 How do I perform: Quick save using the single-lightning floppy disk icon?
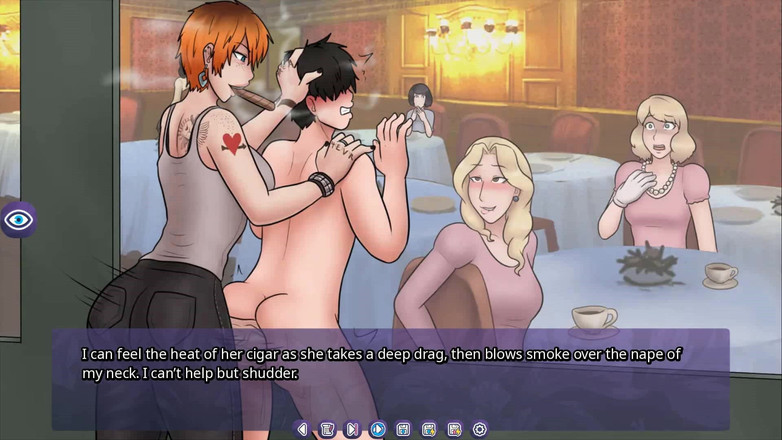click(x=429, y=429)
